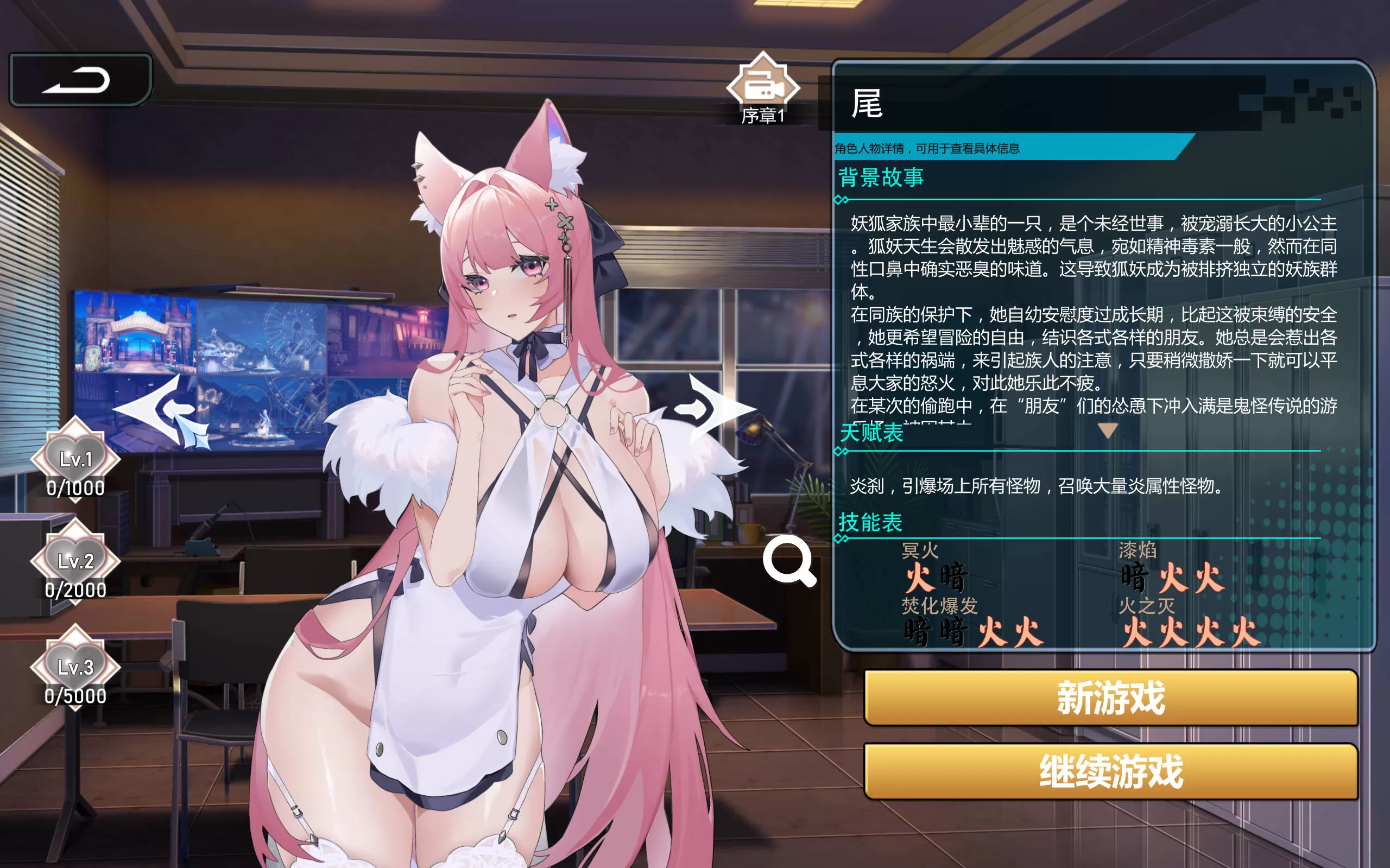Select the Lv.1 heart badge
Screen dimensions: 1390x868
tap(76, 459)
